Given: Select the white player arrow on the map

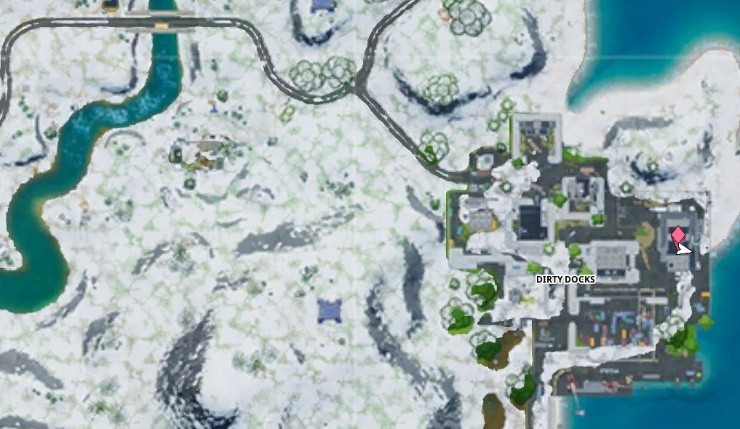Looking at the screenshot, I should [x=684, y=248].
